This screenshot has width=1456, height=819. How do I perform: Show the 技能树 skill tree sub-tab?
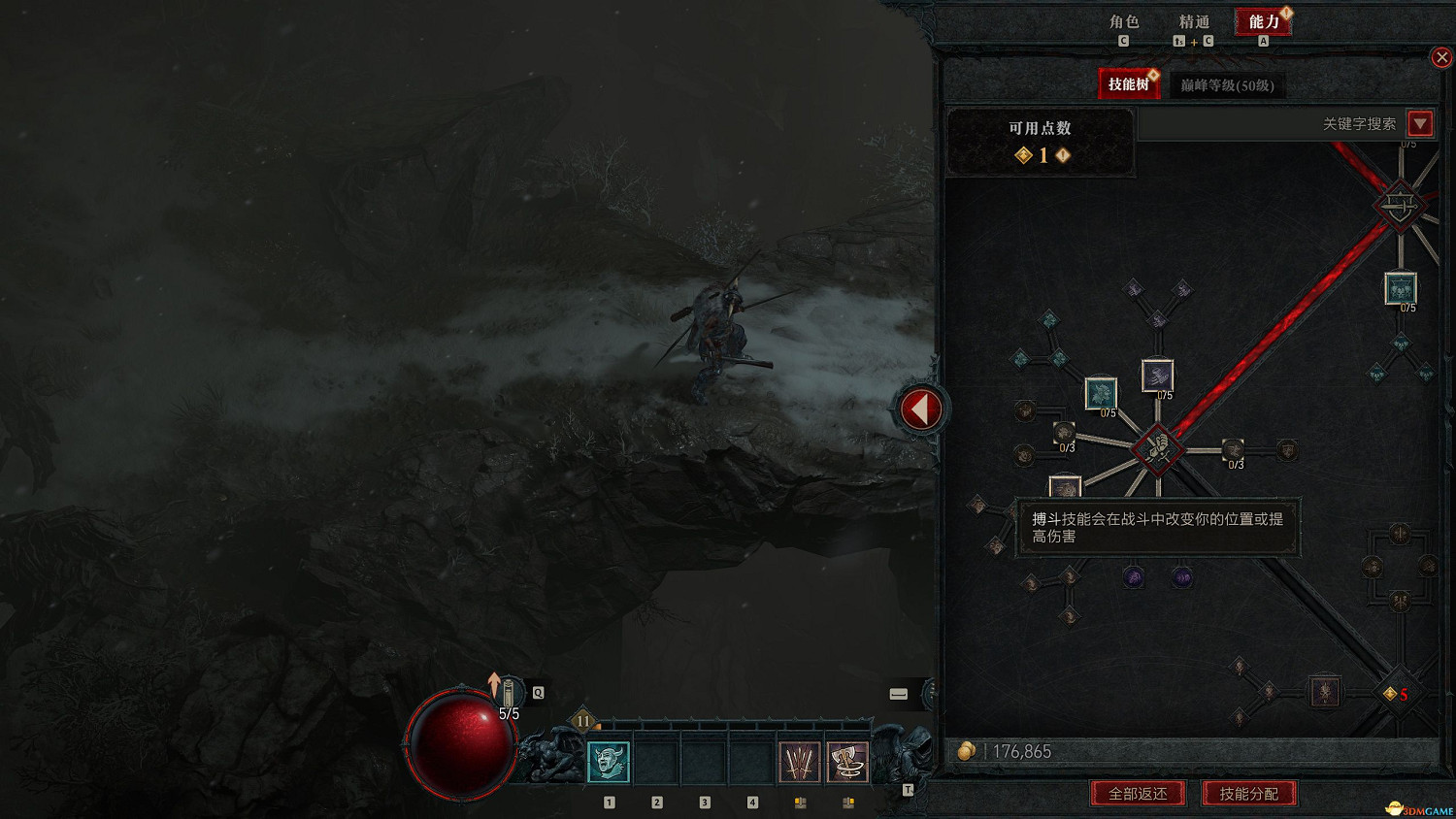tap(1129, 84)
